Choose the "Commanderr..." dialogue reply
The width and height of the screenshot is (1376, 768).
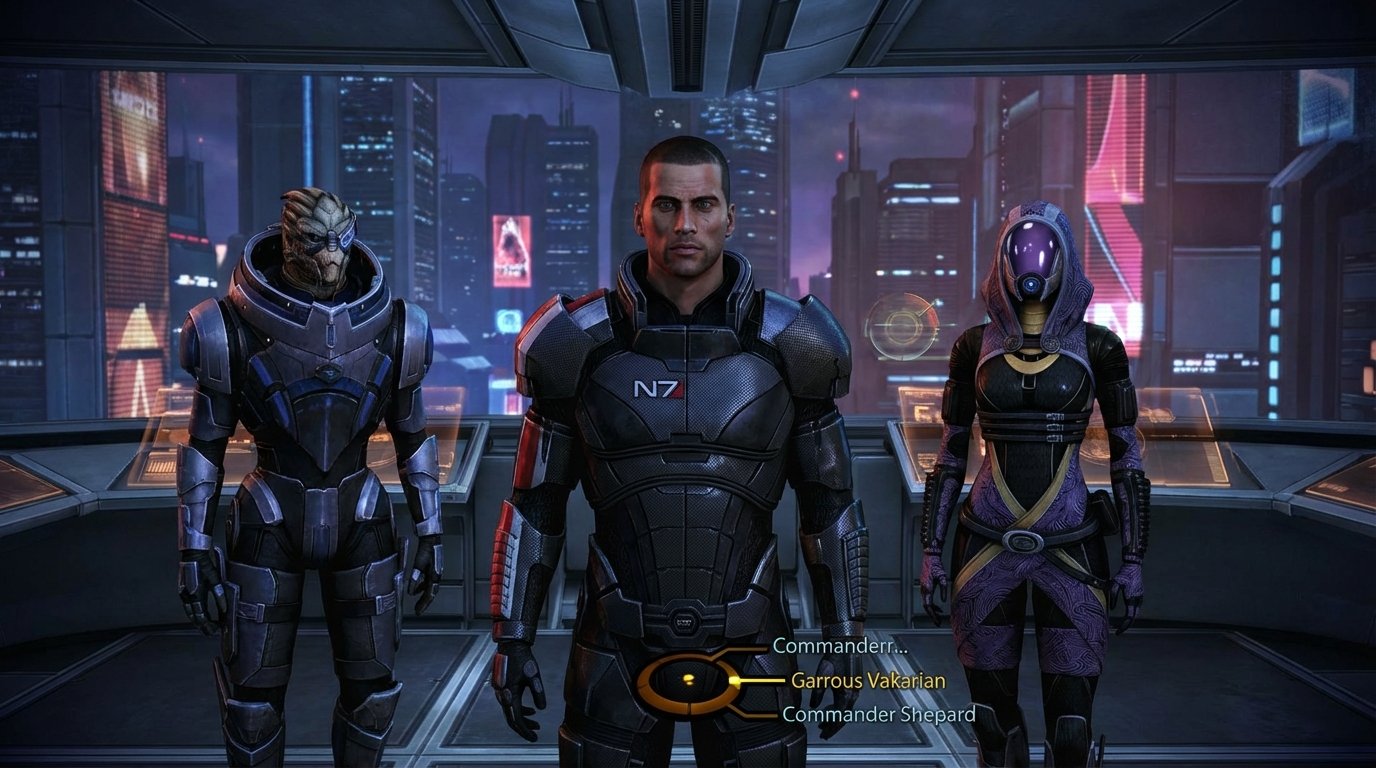coord(839,646)
